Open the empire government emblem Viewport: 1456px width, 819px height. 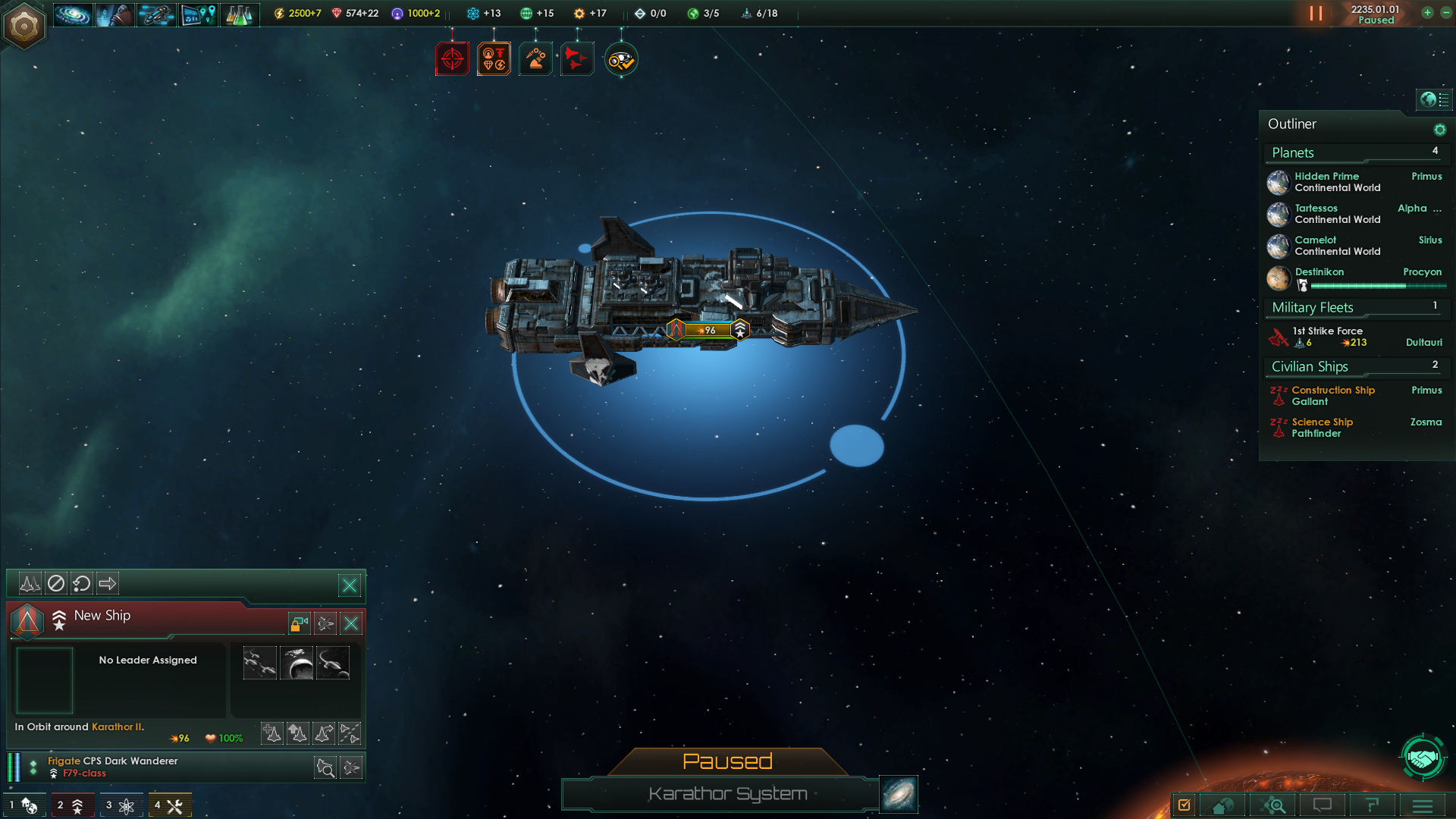(x=24, y=26)
